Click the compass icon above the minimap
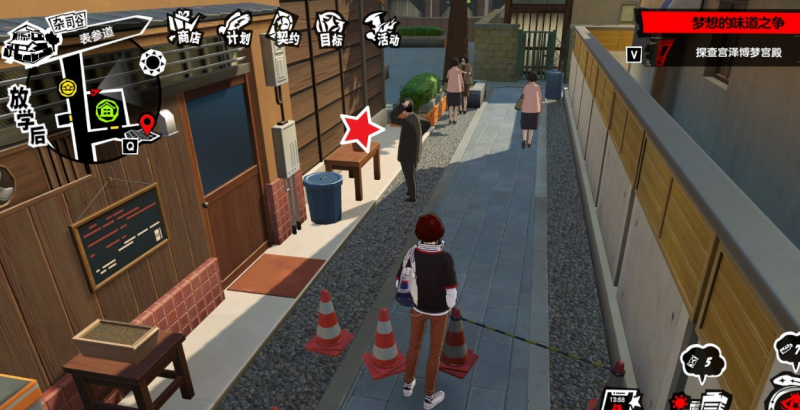Viewport: 800px width, 410px height. tap(153, 64)
